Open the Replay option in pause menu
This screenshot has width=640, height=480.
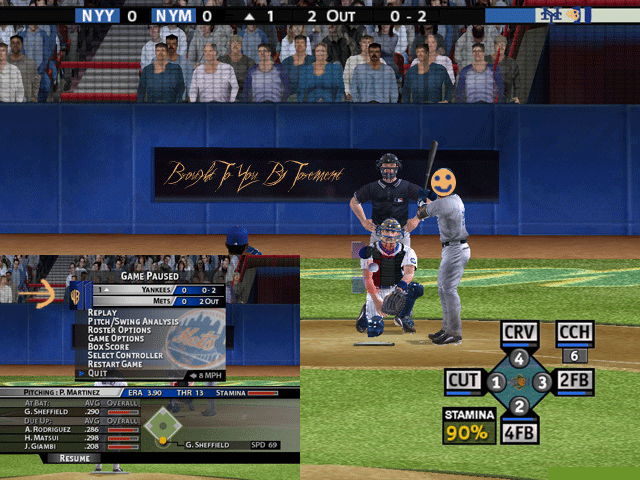[103, 312]
